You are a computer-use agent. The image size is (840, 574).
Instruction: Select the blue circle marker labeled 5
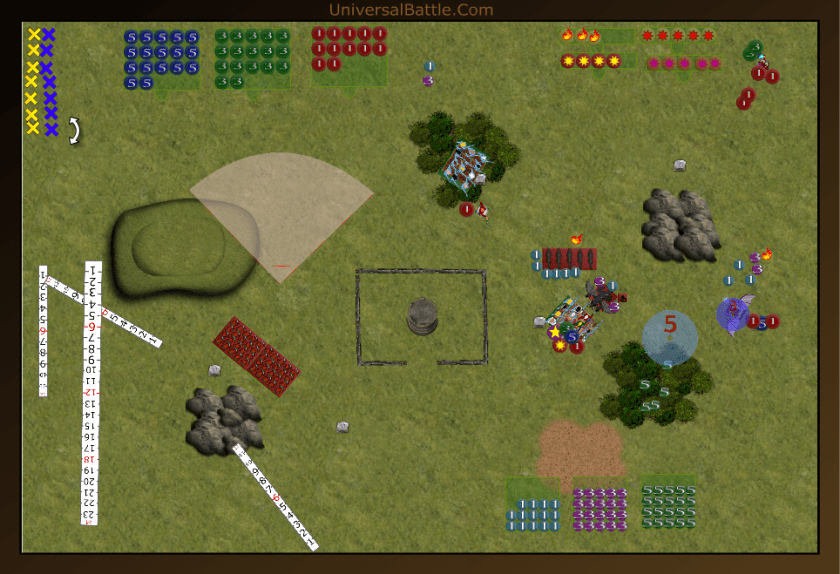[x=670, y=335]
